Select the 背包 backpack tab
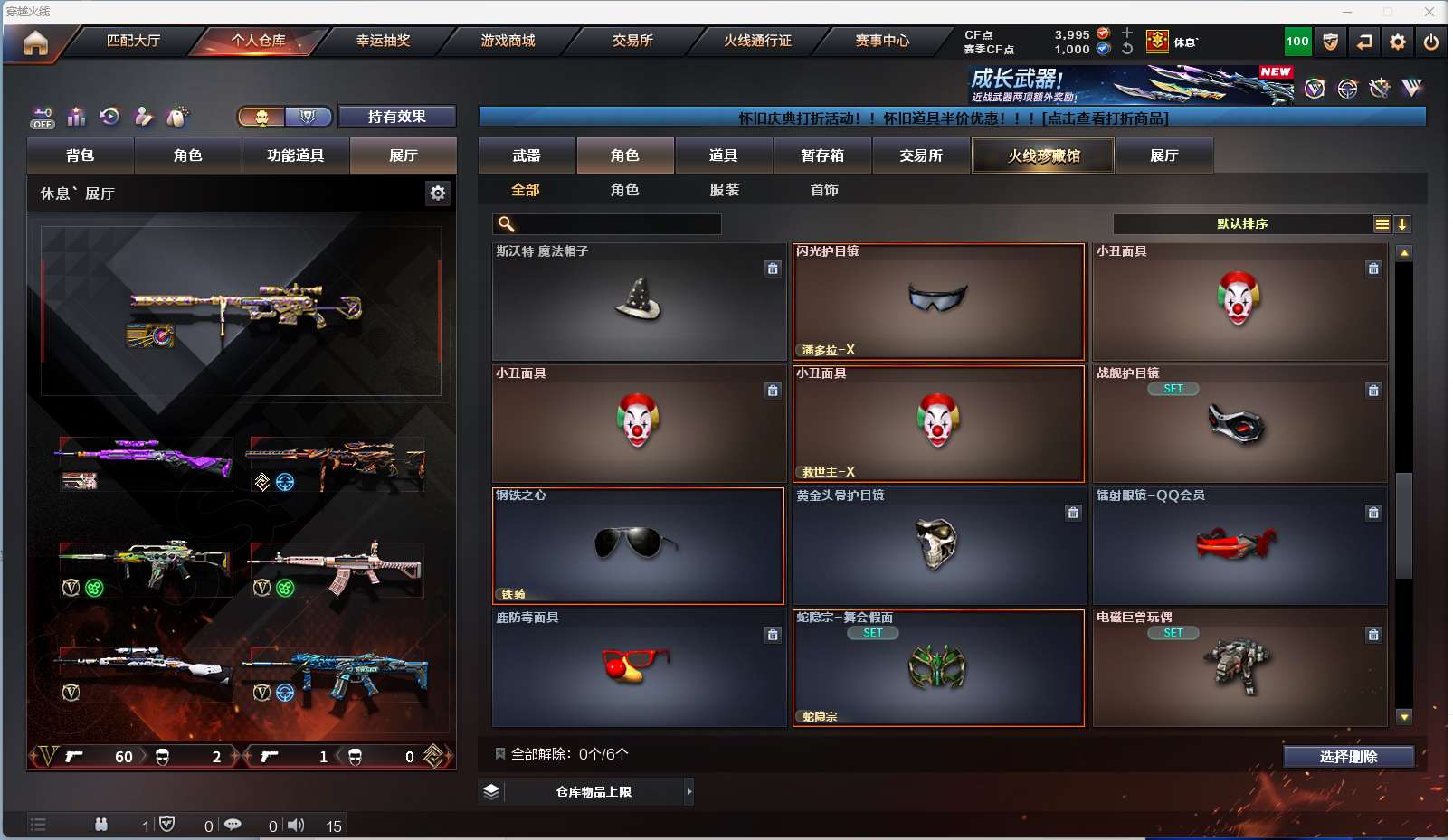1453x840 pixels. 81,156
